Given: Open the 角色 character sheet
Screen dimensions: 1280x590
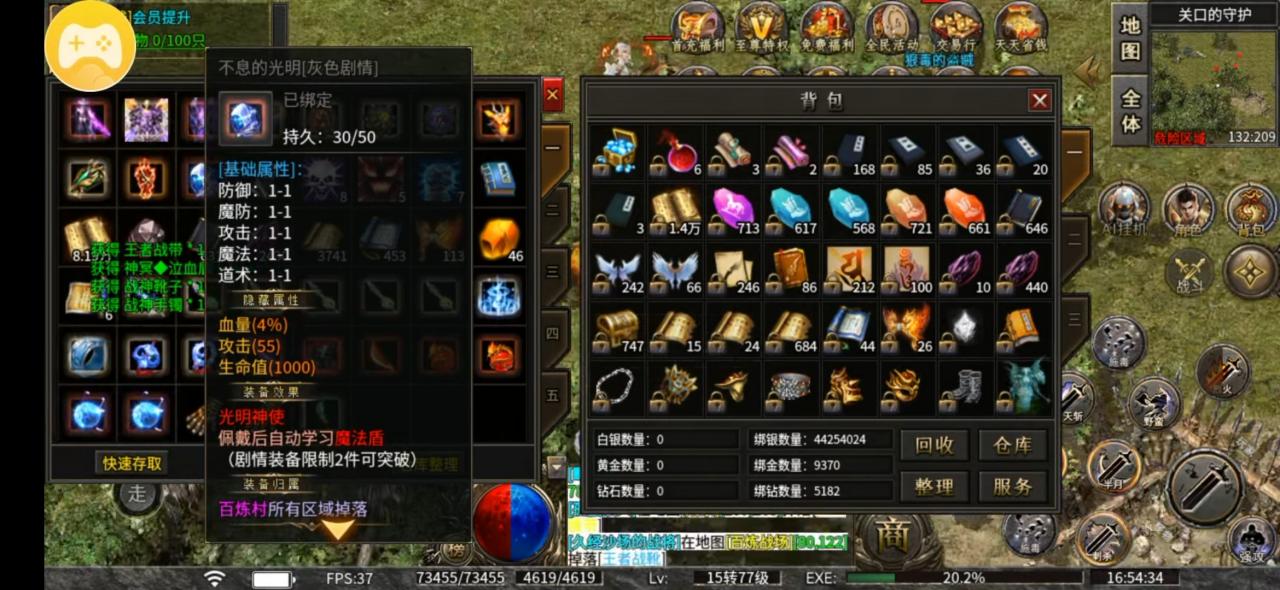Looking at the screenshot, I should (1188, 209).
